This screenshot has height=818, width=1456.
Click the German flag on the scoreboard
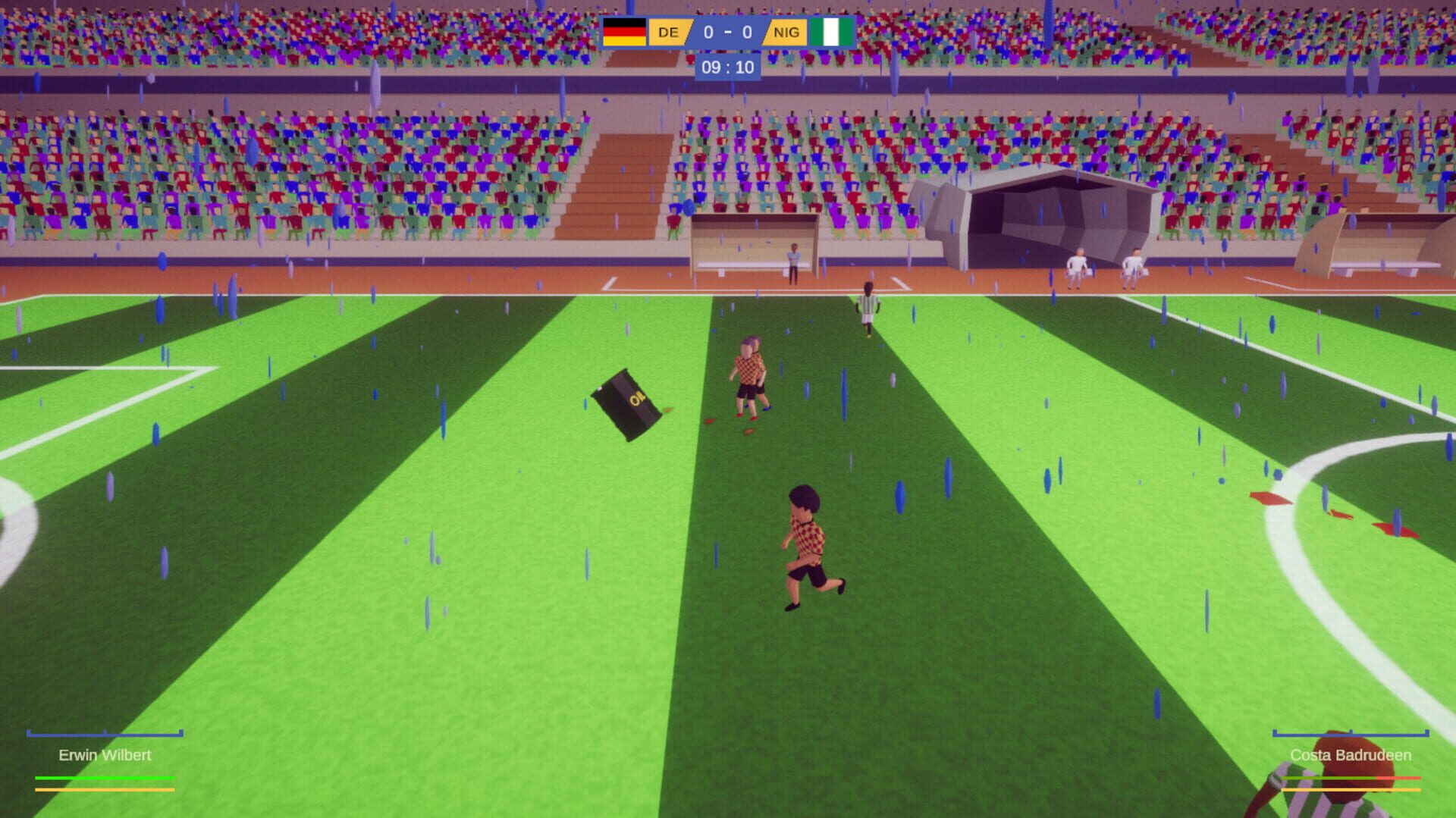coord(623,32)
